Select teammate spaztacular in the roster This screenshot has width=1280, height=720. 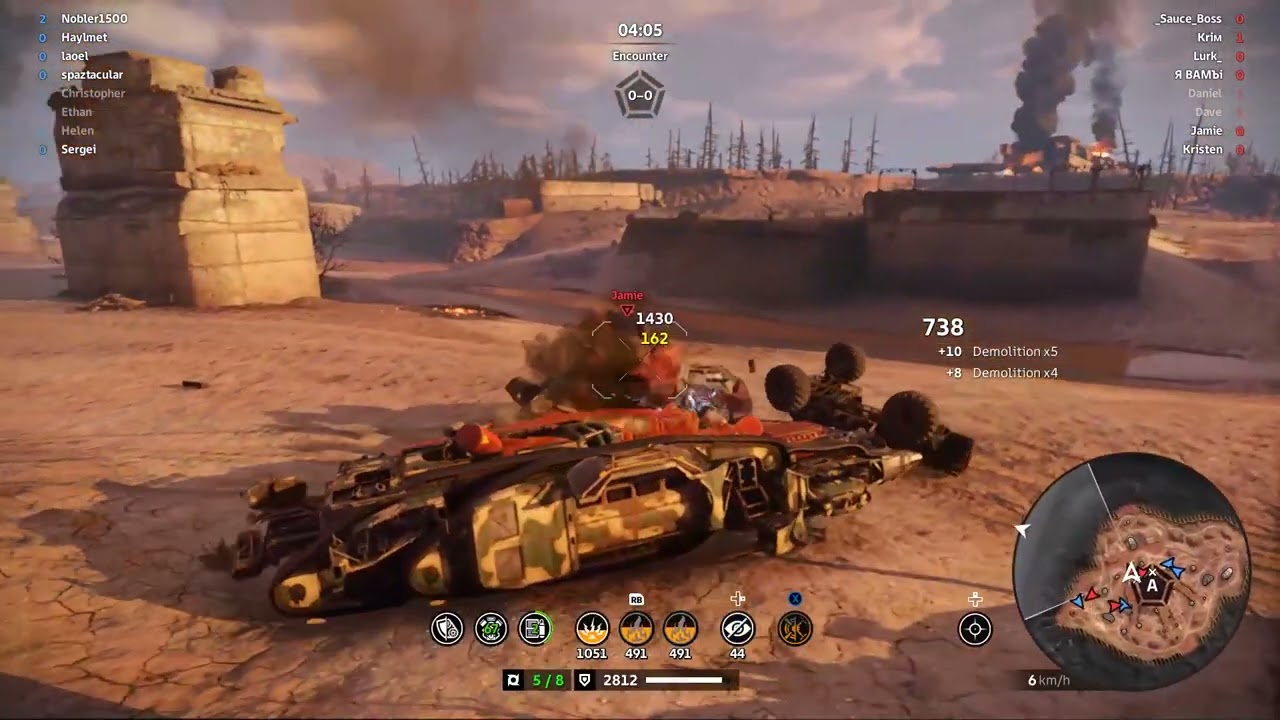(92, 75)
